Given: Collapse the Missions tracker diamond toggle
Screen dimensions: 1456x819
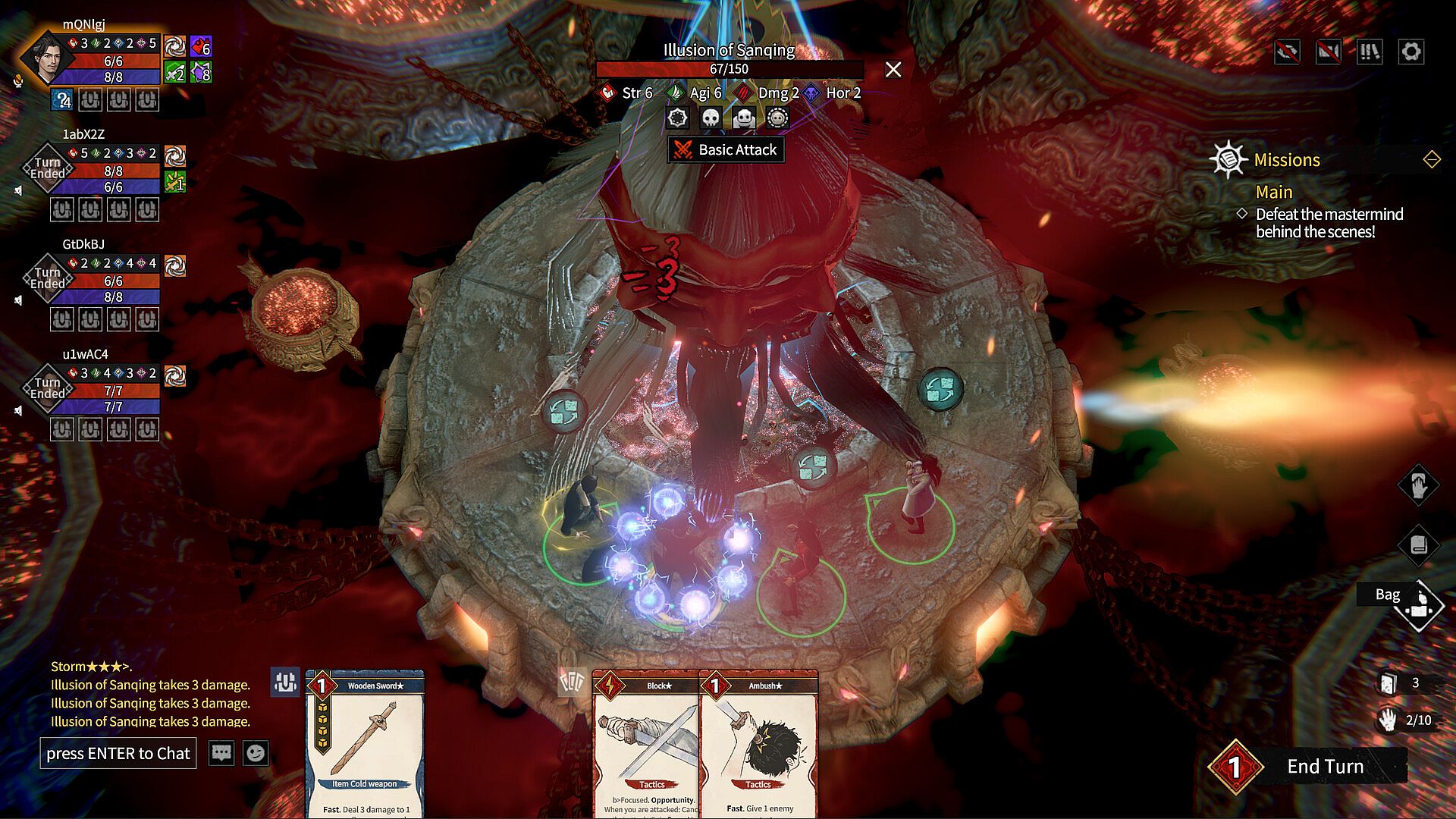Looking at the screenshot, I should (x=1432, y=160).
